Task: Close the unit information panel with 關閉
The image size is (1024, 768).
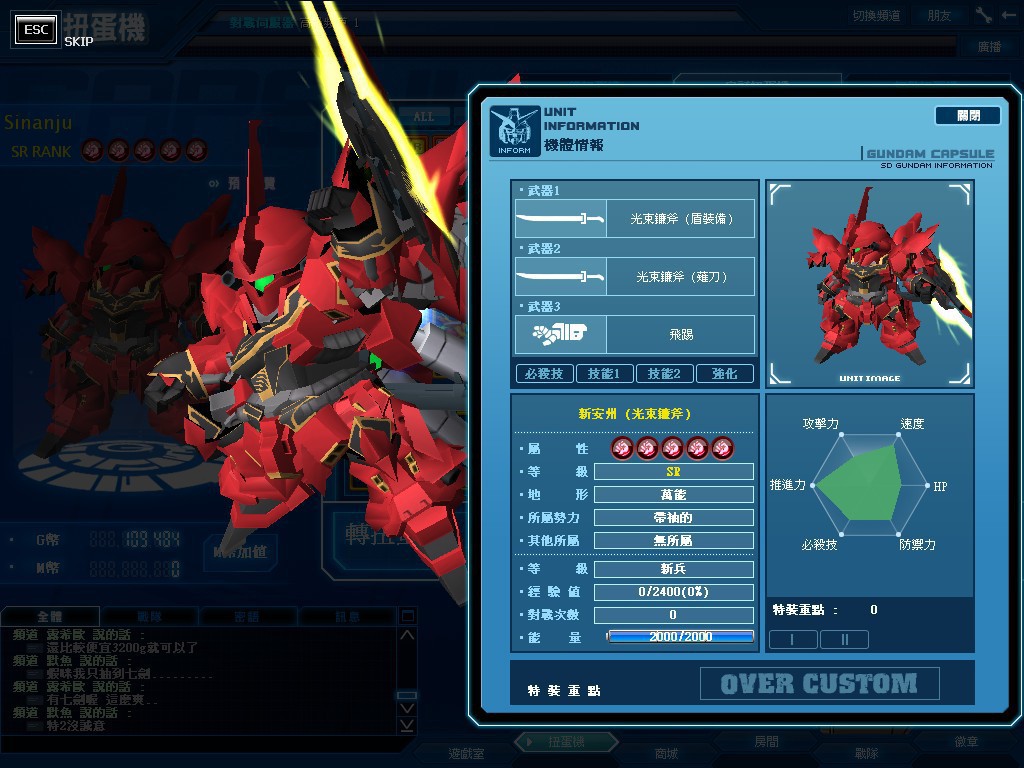Action: 967,116
